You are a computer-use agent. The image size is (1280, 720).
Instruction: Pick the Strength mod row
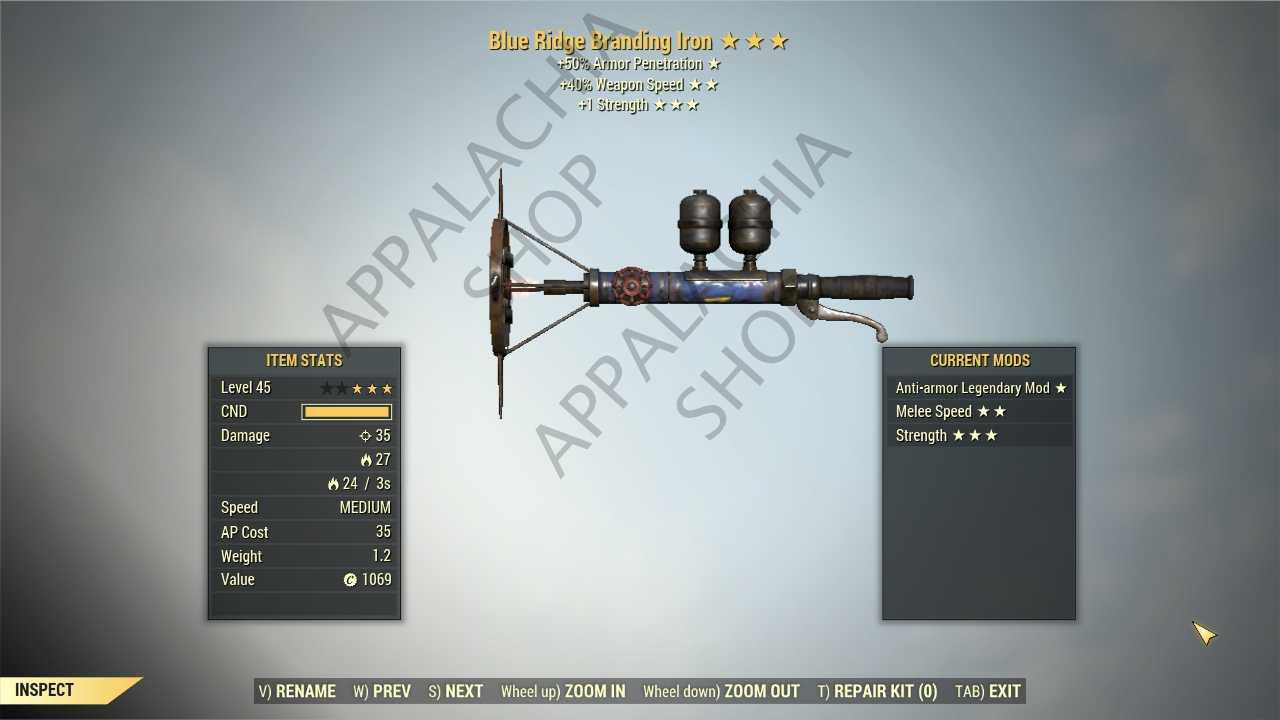[979, 436]
